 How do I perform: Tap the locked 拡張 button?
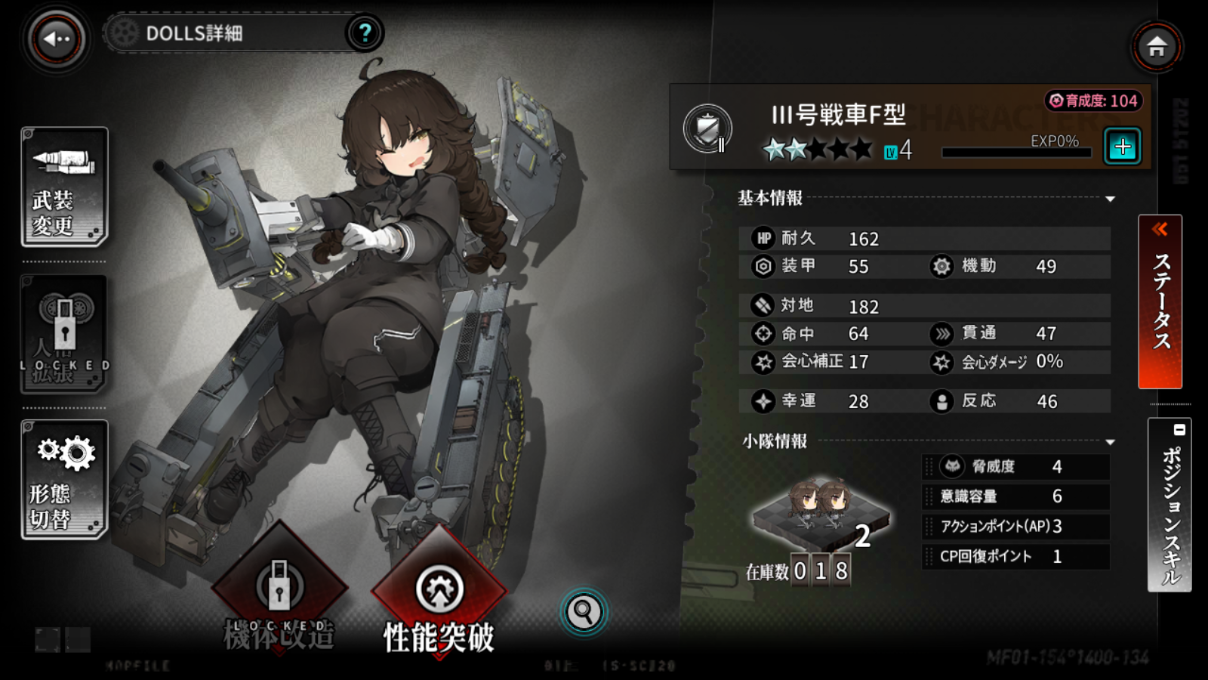tap(64, 335)
